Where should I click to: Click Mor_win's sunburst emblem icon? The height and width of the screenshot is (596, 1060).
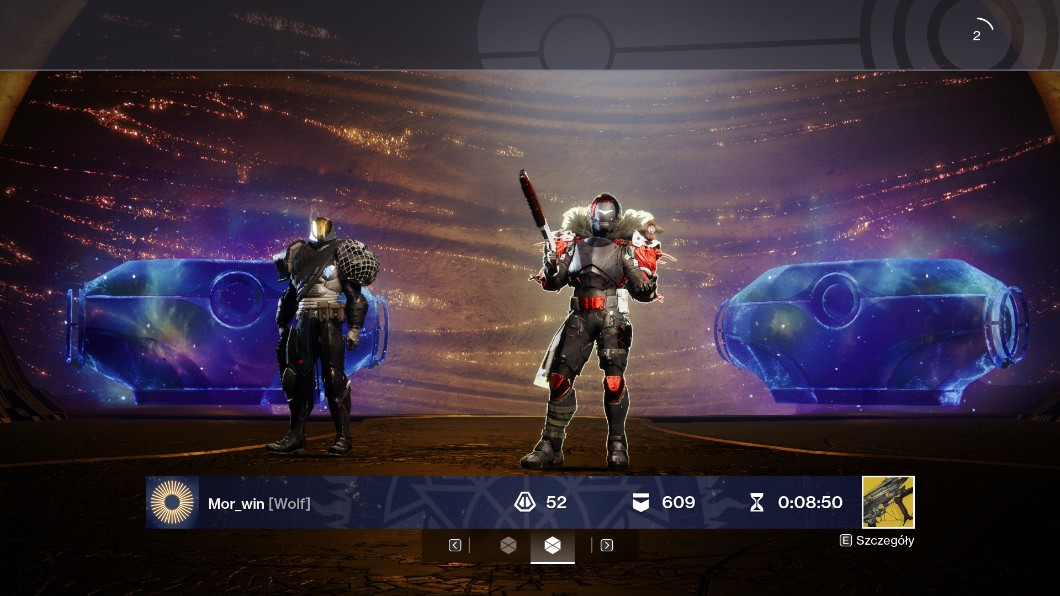(173, 502)
